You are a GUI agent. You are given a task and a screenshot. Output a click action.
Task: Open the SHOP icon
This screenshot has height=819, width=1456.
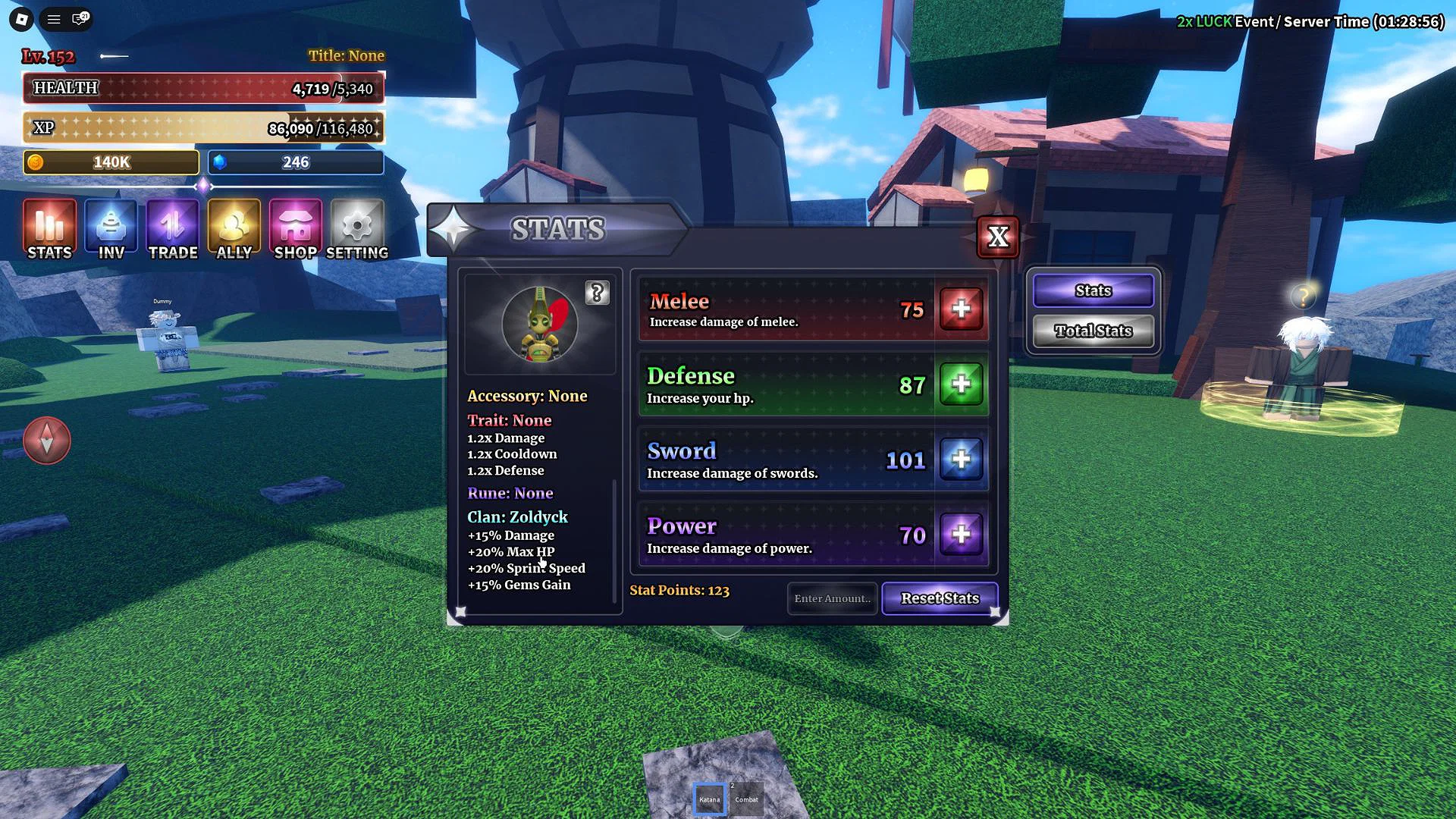pyautogui.click(x=294, y=227)
